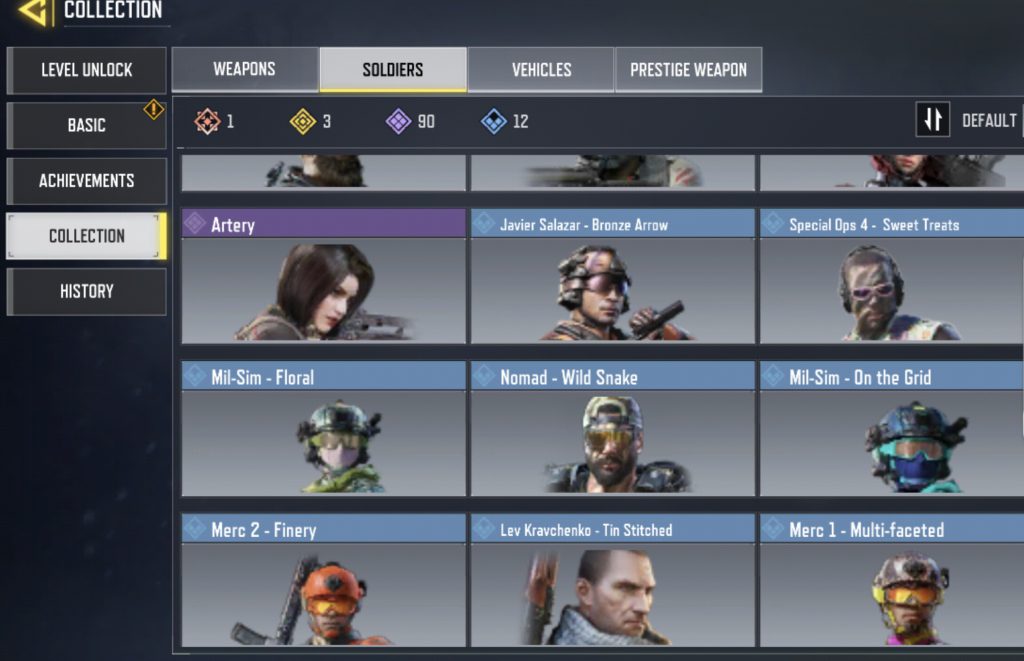
Task: Switch to the Vehicles tab
Action: (x=541, y=70)
